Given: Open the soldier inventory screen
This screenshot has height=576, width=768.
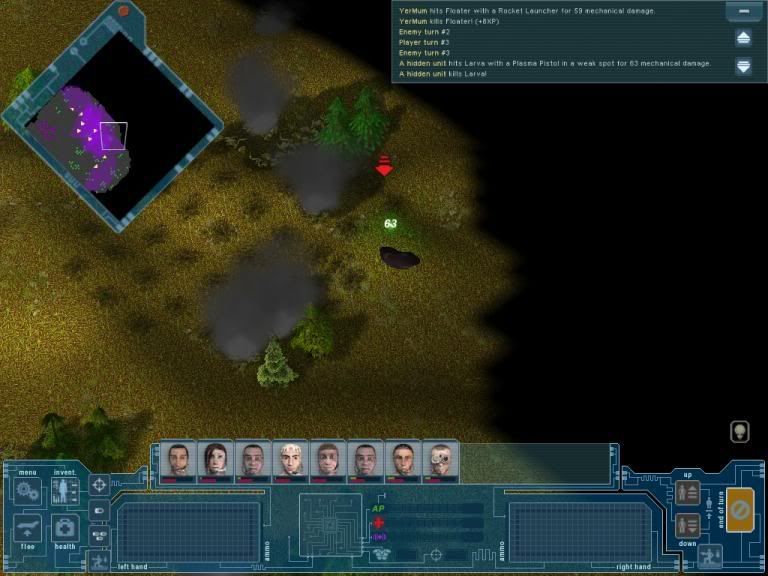Looking at the screenshot, I should (65, 491).
